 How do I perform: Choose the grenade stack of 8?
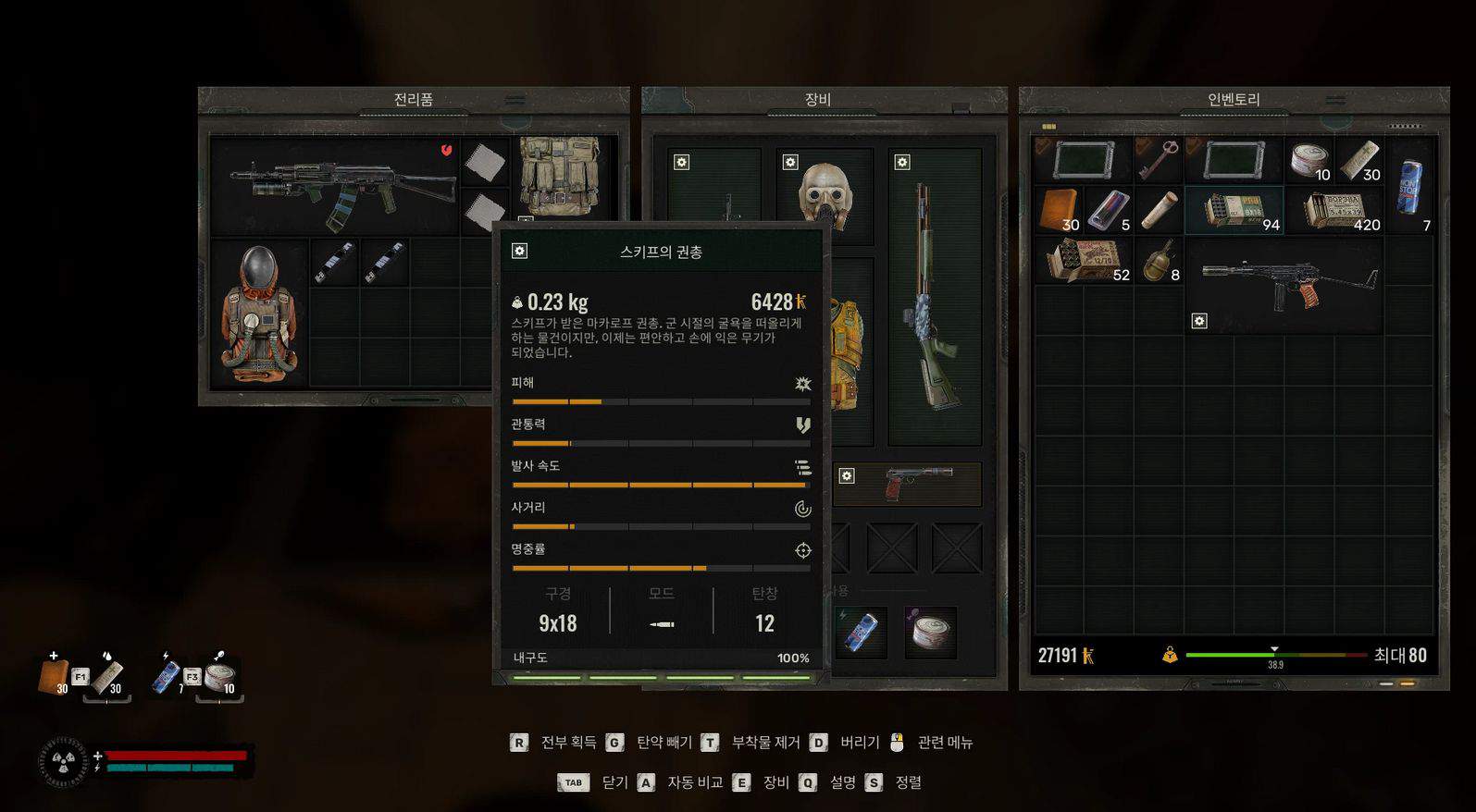tap(1158, 260)
